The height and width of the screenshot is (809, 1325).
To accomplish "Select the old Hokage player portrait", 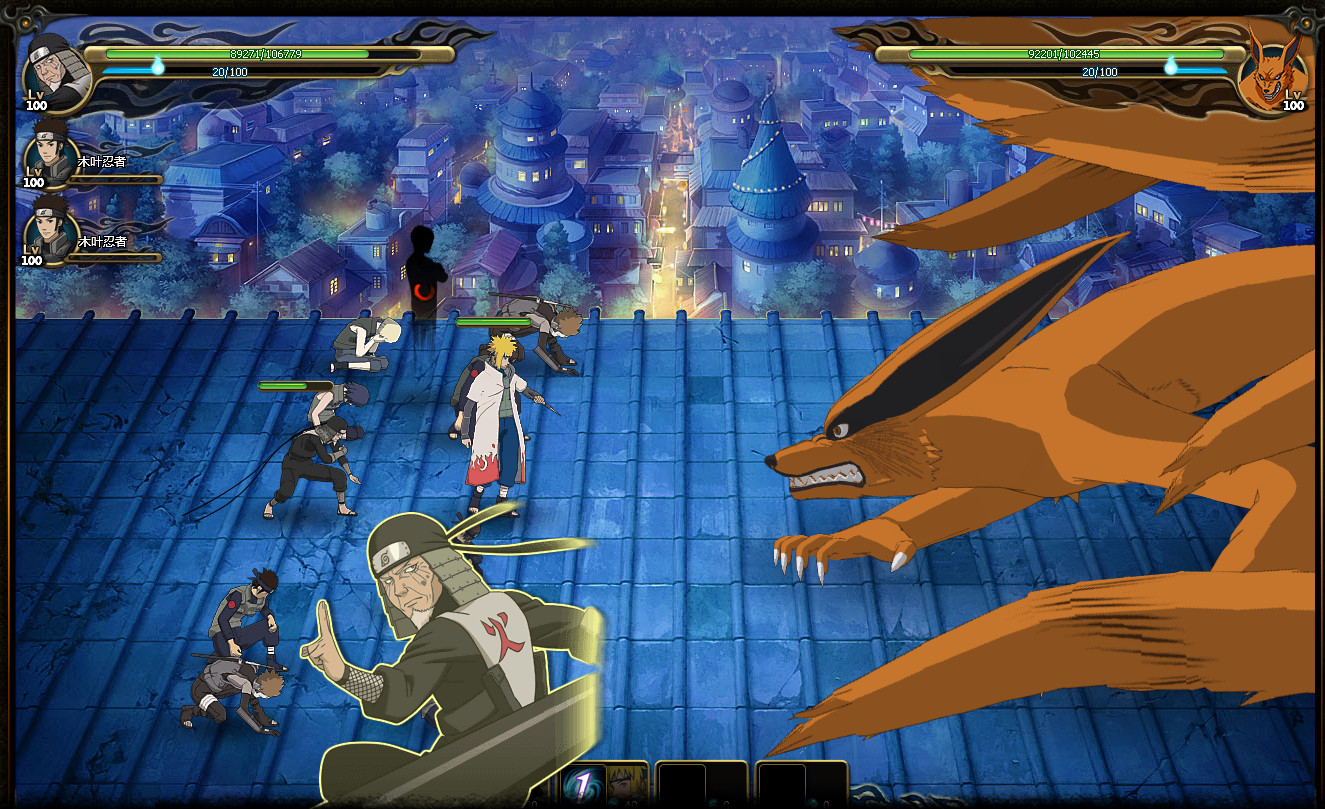I will [x=56, y=70].
